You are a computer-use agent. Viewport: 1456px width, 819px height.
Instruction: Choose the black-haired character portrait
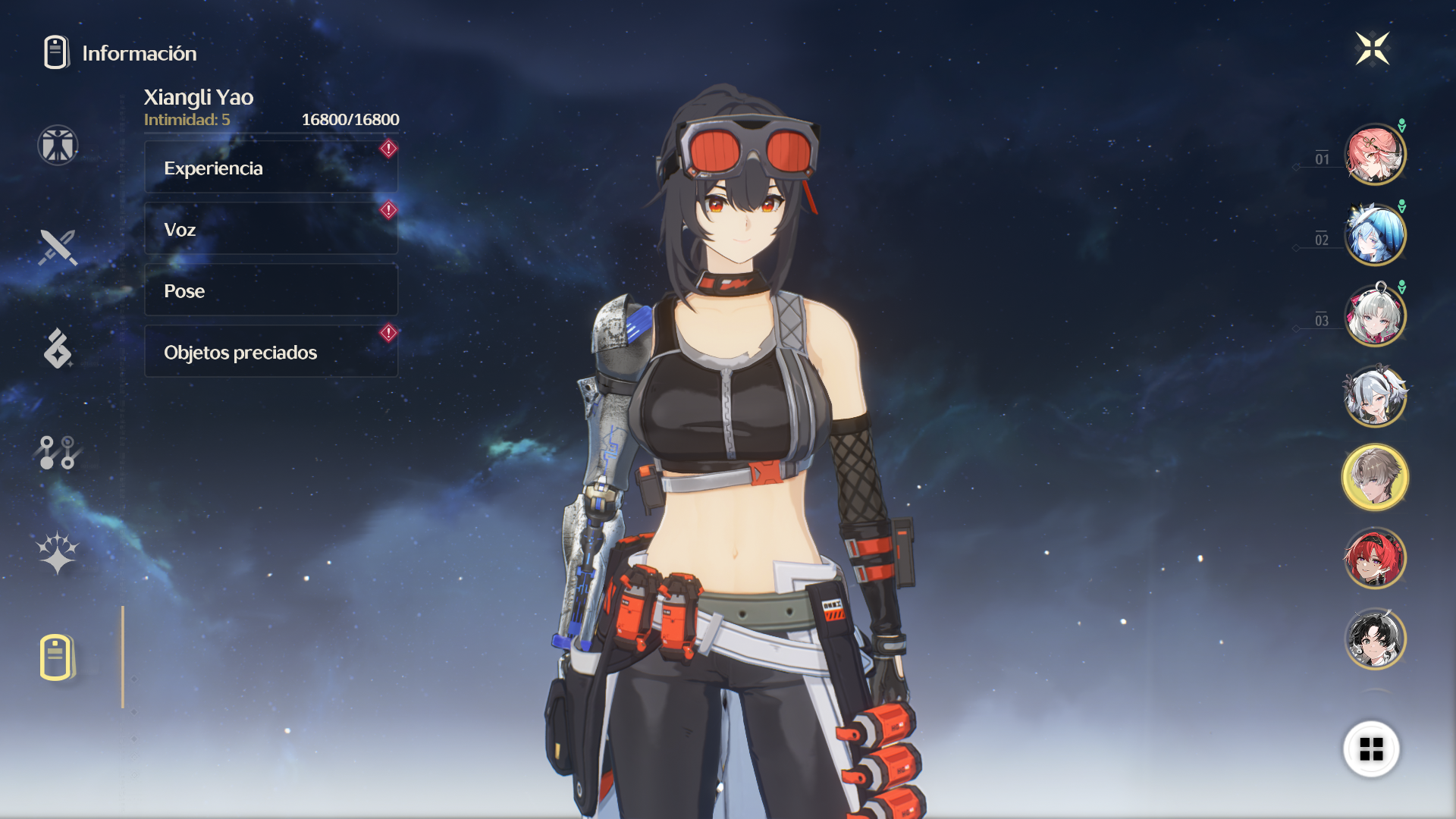[x=1375, y=639]
